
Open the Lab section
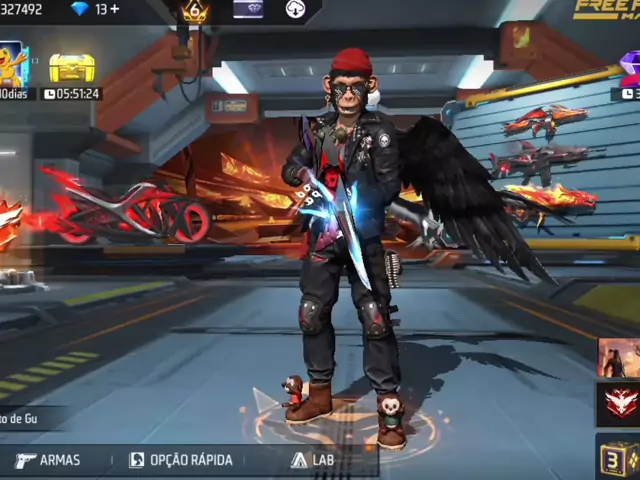click(312, 460)
